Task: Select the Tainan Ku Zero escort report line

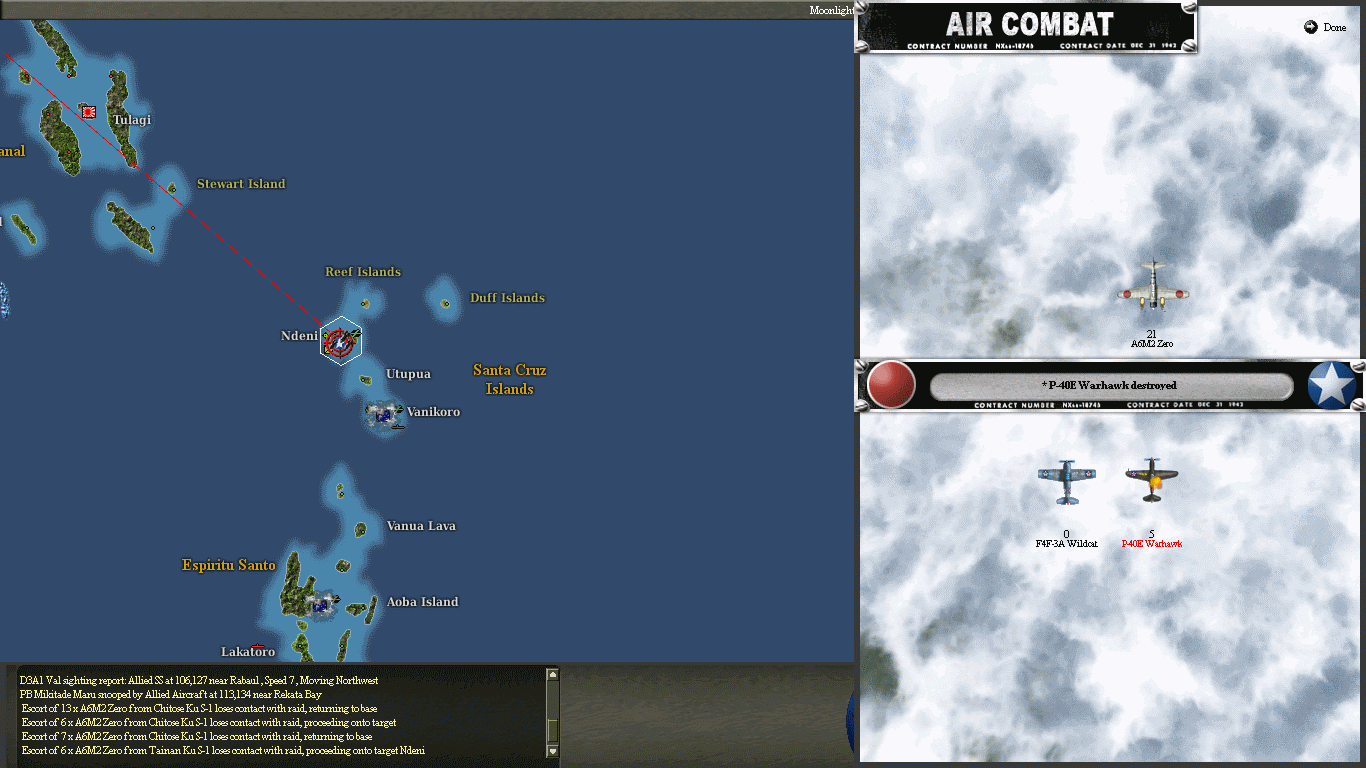Action: [220, 750]
